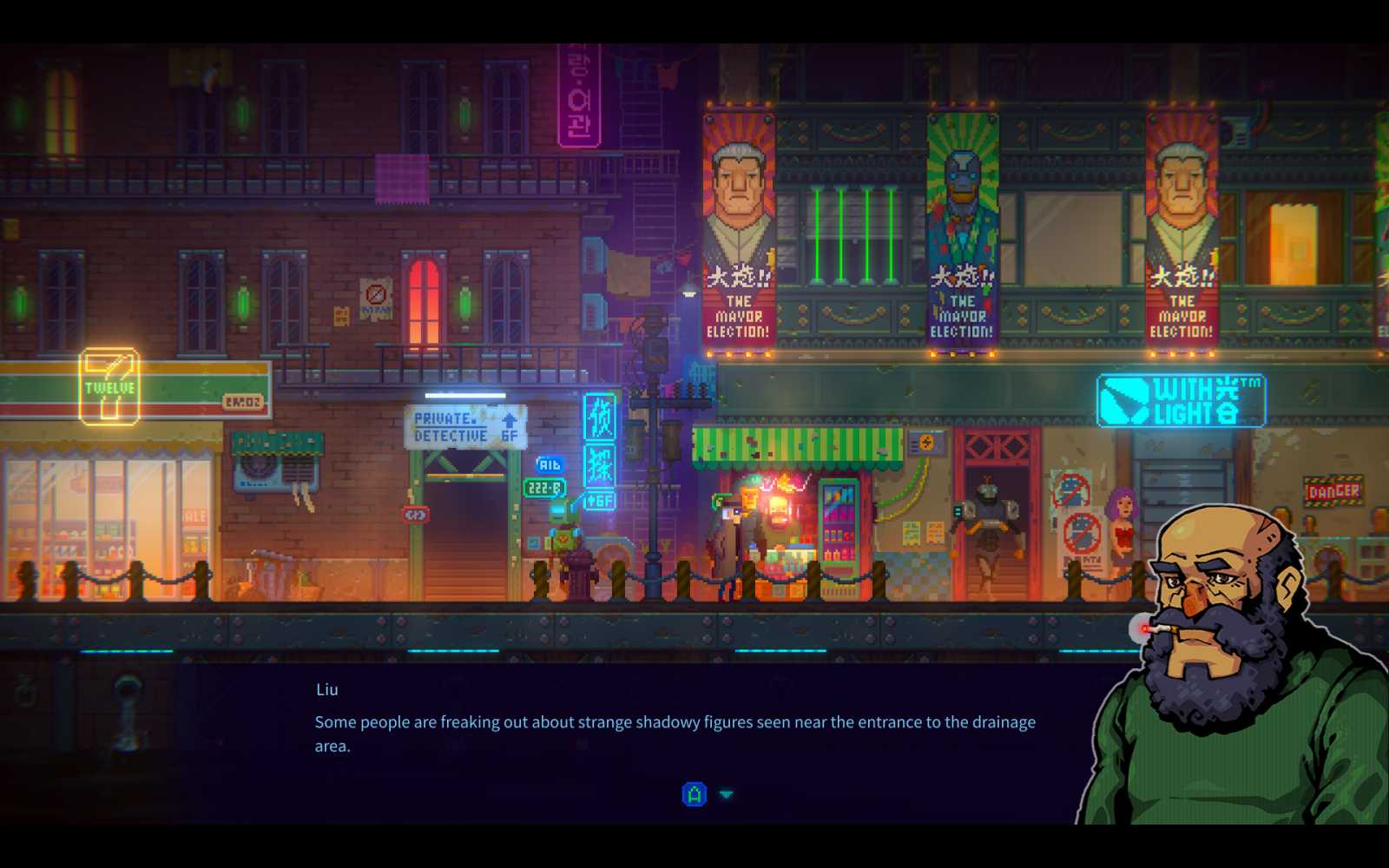
Task: Expand dialogue using the small teal down arrow
Action: click(x=725, y=794)
